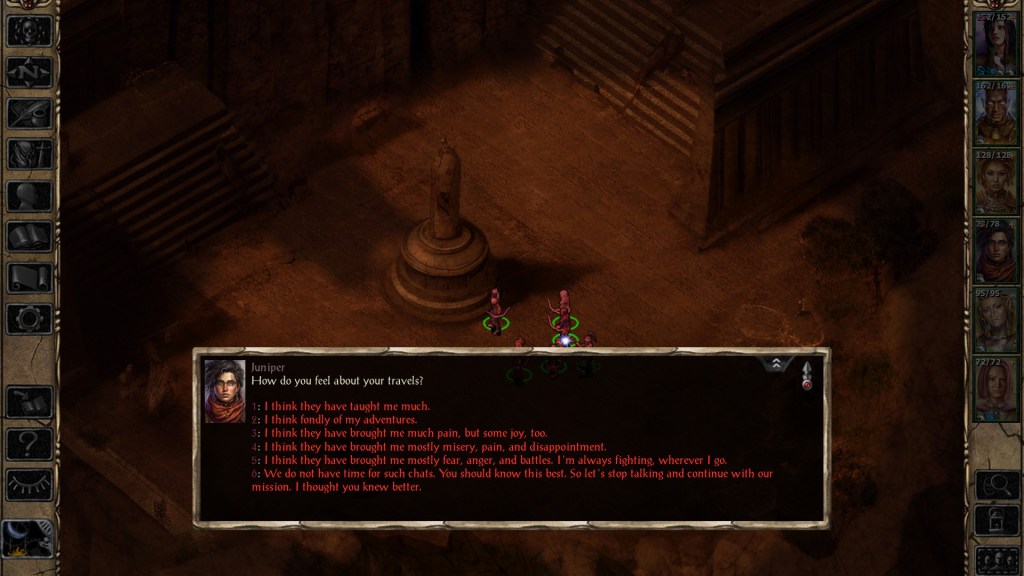Open the journal with the quill button
The image size is (1024, 576).
pyautogui.click(x=29, y=113)
